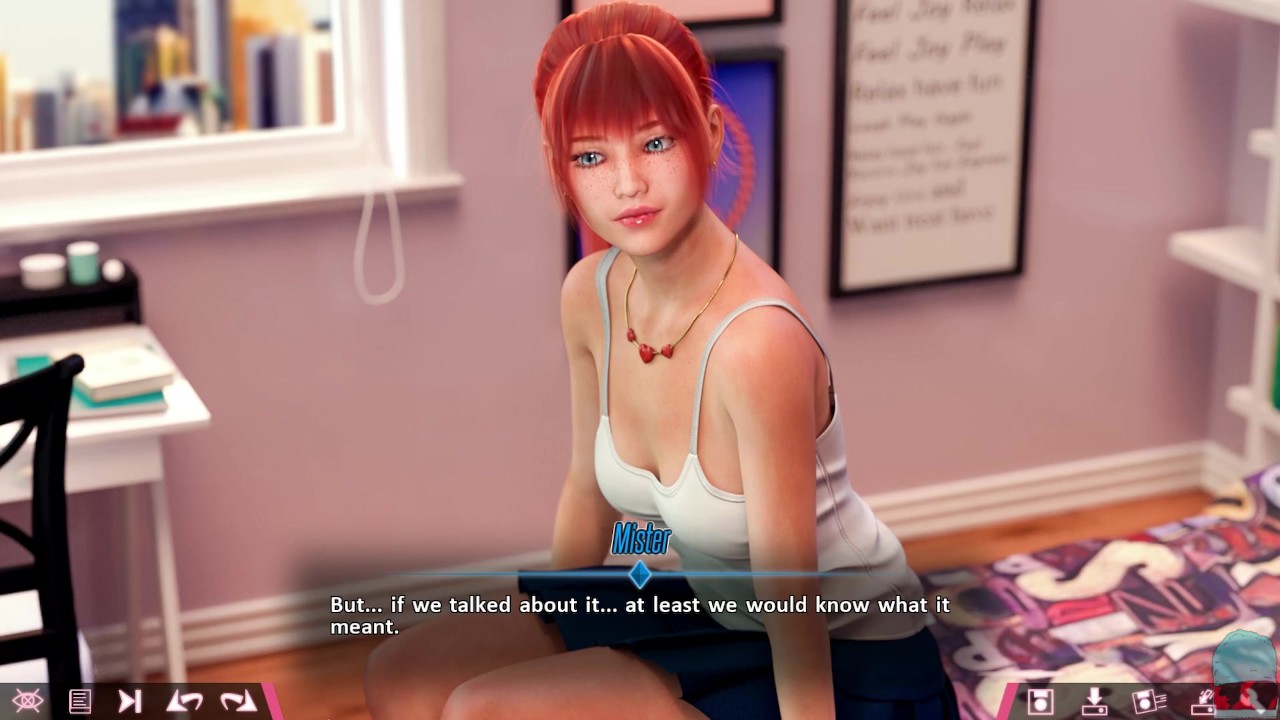Image resolution: width=1280 pixels, height=720 pixels.
Task: Open the load game screen
Action: click(x=1094, y=701)
